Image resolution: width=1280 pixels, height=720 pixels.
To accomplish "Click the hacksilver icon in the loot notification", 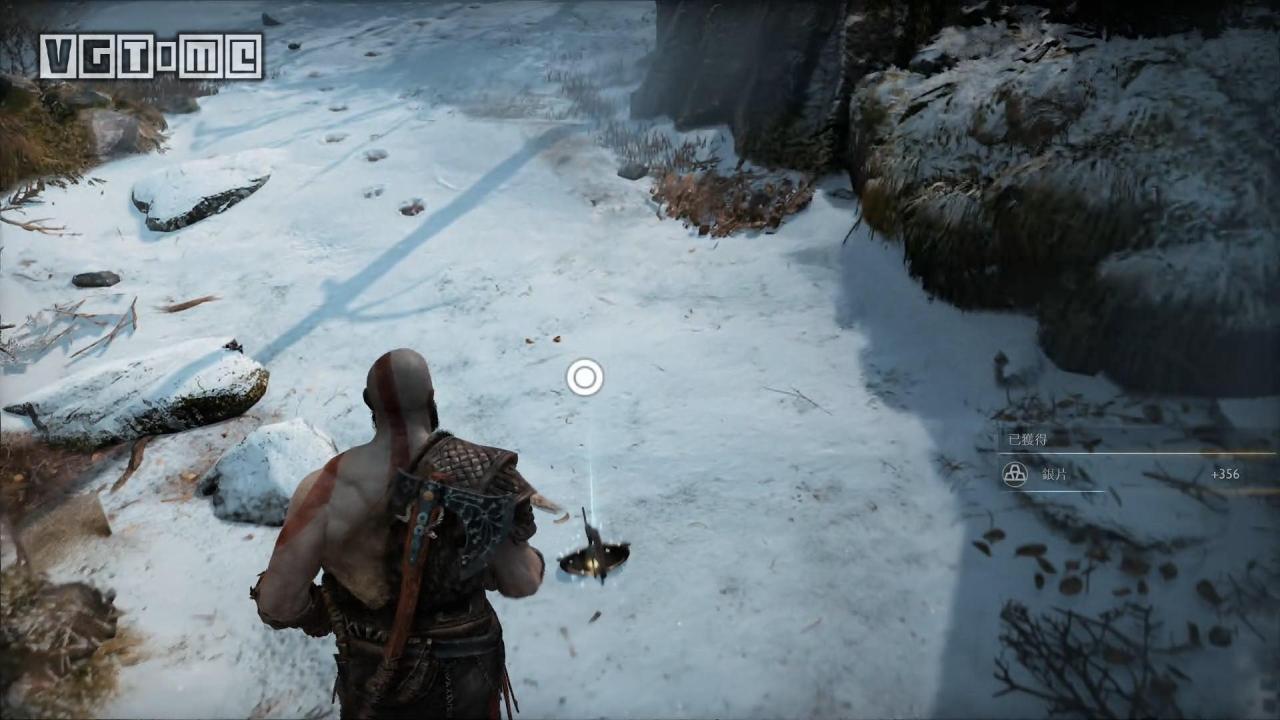I will click(1015, 475).
